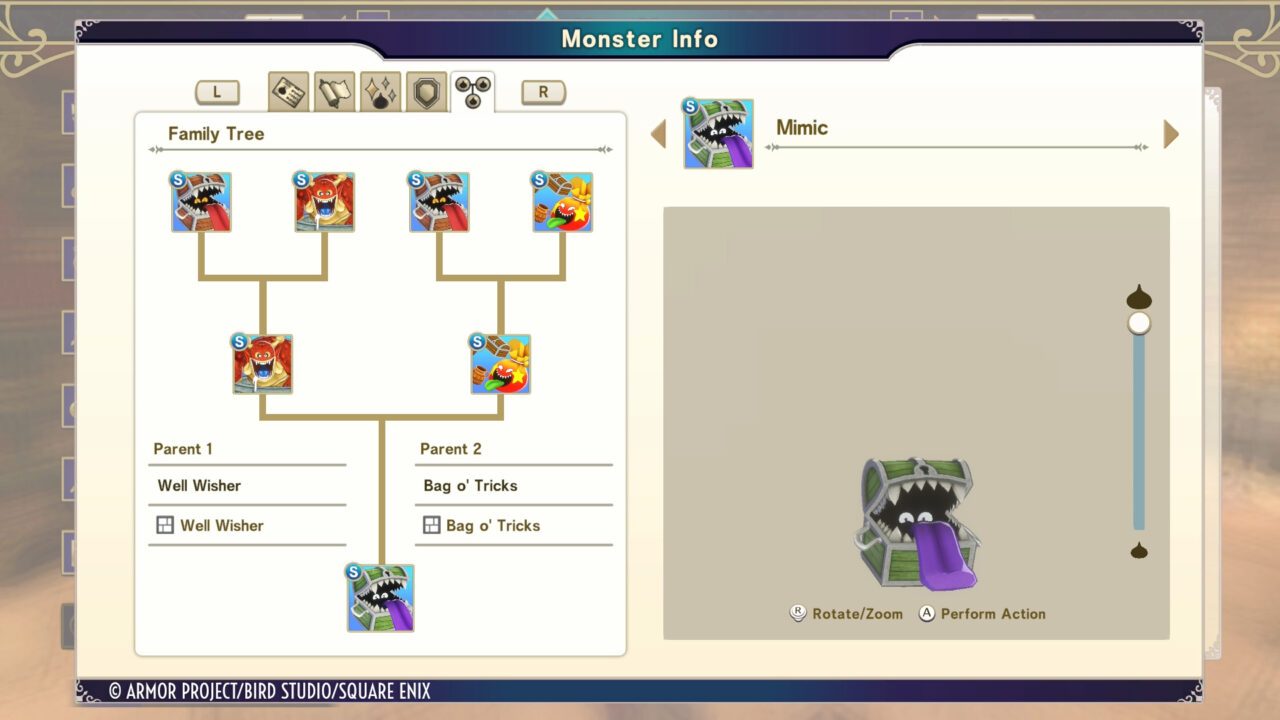Open the monster stats card tab
Screen dimensions: 1280x720
pos(289,89)
